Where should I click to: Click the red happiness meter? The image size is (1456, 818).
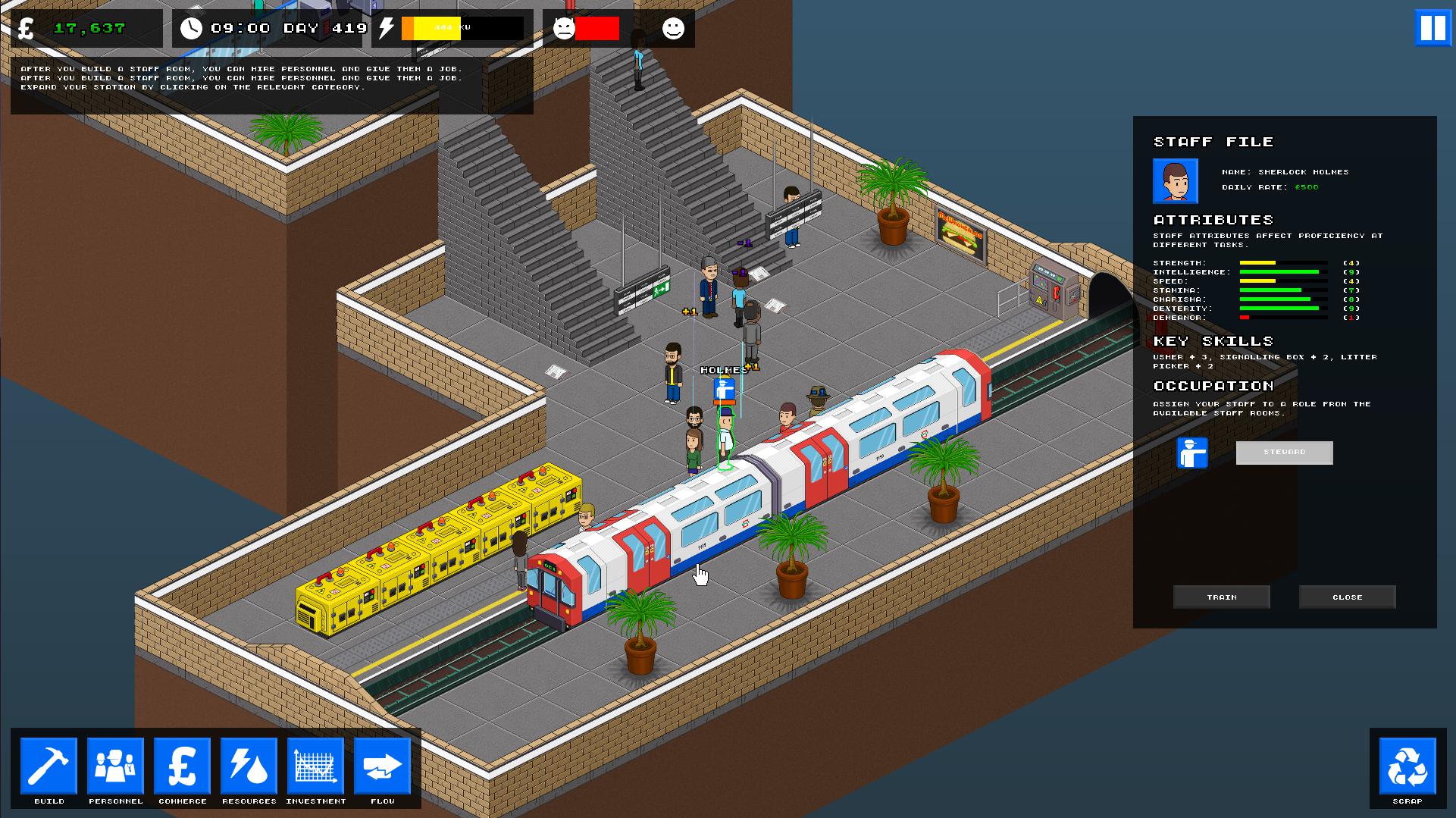point(596,29)
